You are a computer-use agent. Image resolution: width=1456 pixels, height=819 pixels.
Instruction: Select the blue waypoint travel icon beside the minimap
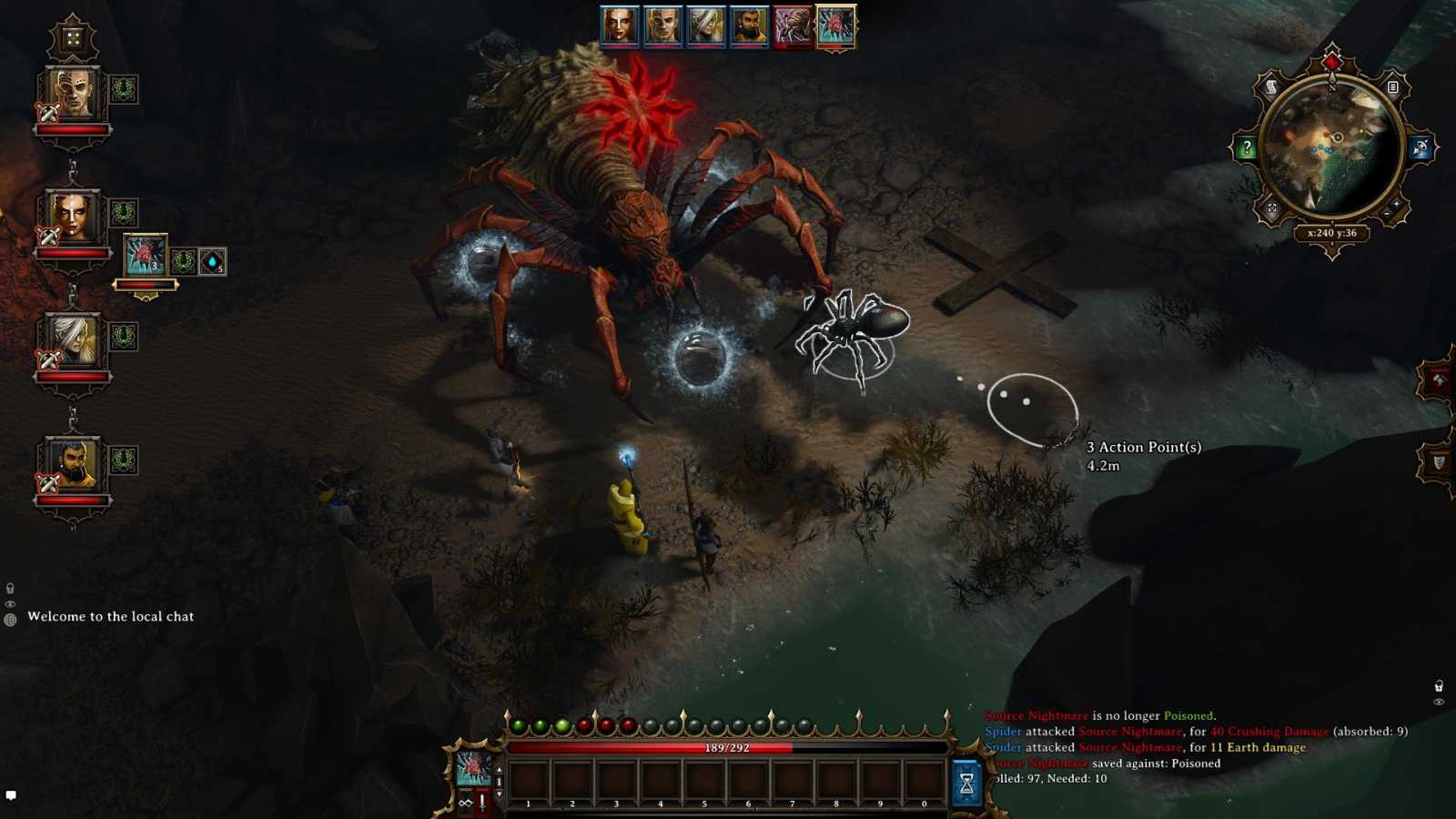coord(1421,148)
